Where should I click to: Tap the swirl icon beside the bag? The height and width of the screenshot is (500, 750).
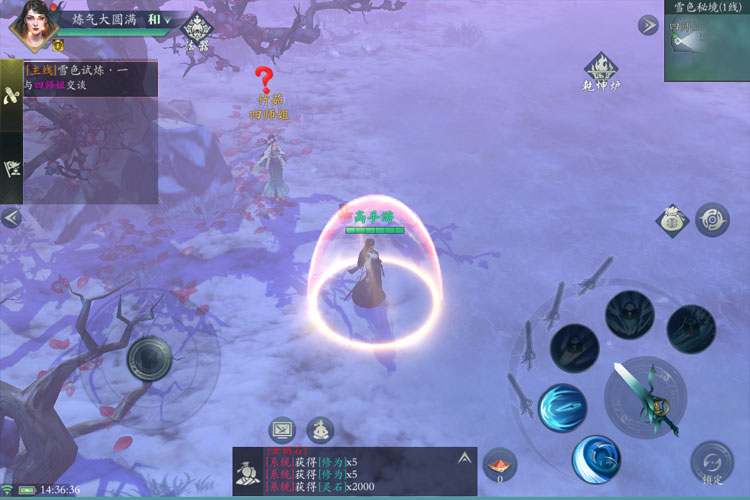(712, 220)
